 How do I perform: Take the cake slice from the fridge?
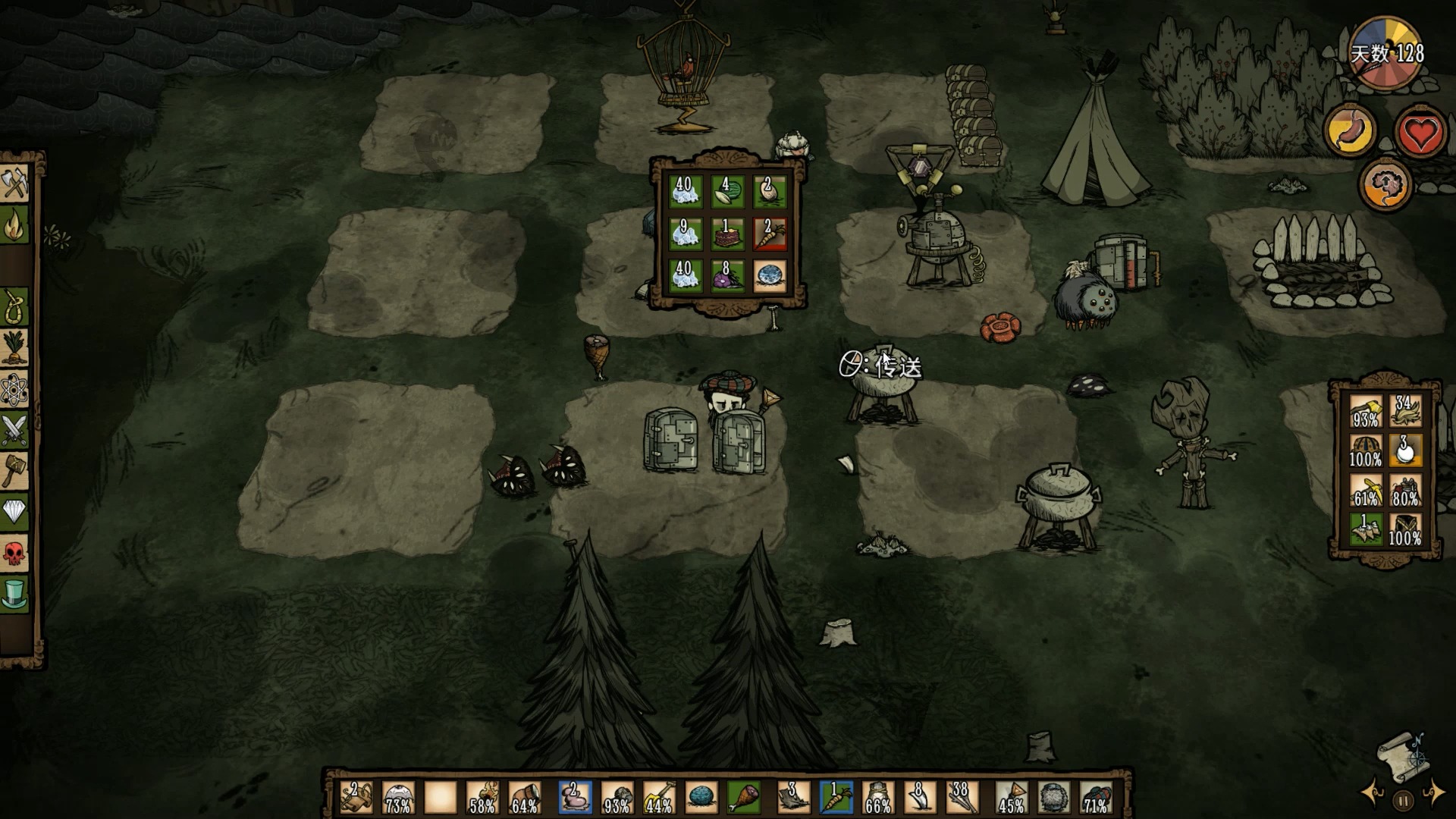click(x=727, y=234)
